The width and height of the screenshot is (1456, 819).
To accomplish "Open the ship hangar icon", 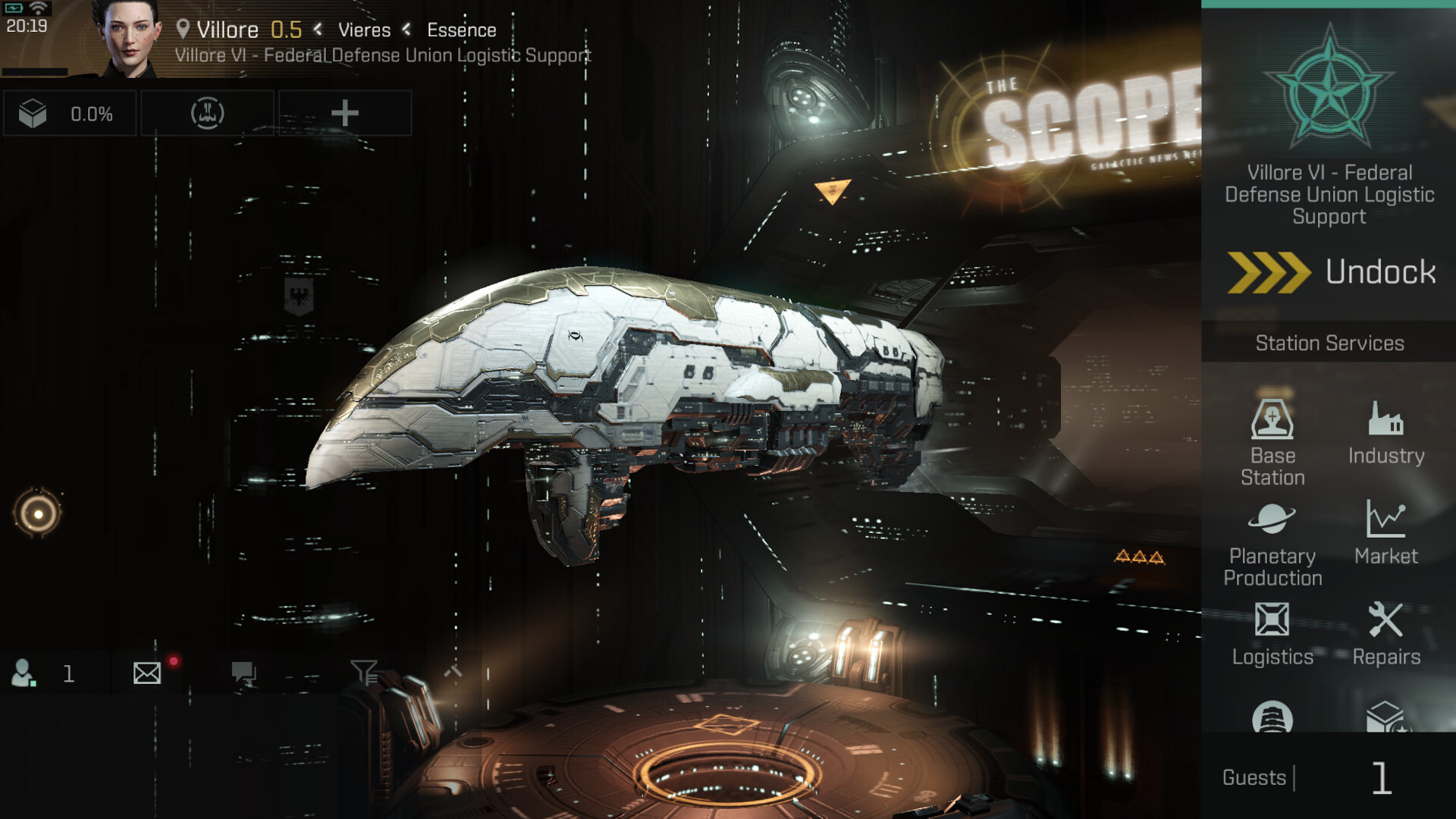I will [207, 113].
